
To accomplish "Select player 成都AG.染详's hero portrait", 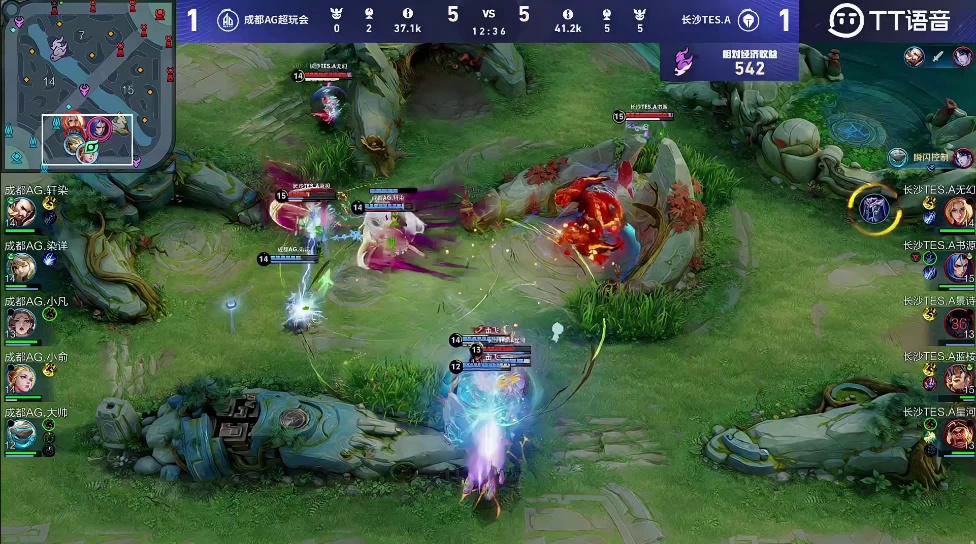I will coord(21,267).
